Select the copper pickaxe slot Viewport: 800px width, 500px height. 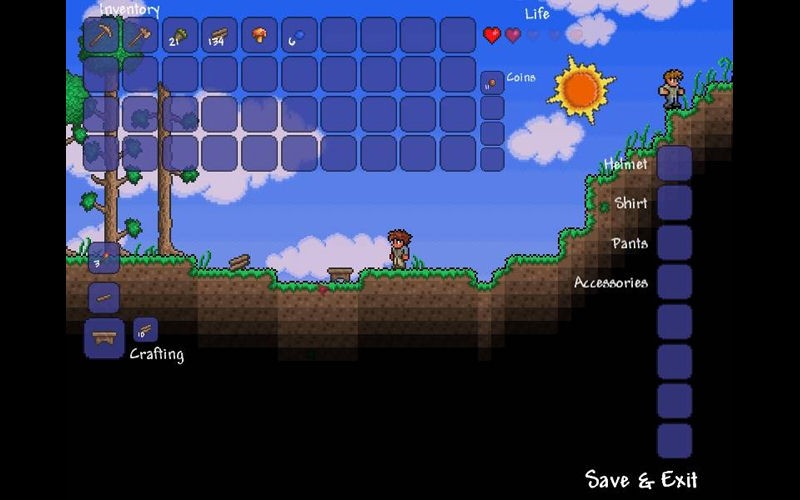coord(101,36)
